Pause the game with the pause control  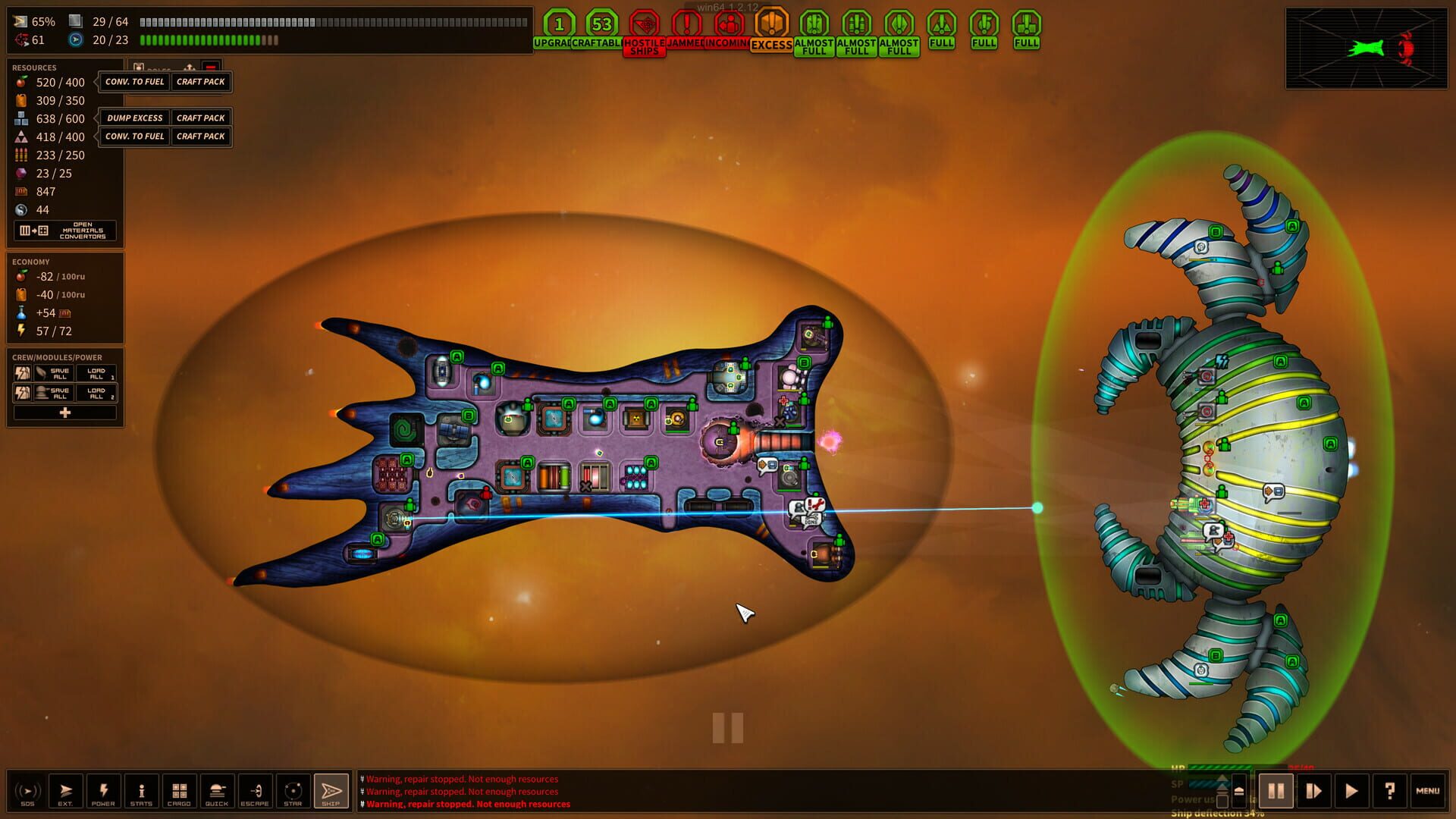pos(1276,791)
